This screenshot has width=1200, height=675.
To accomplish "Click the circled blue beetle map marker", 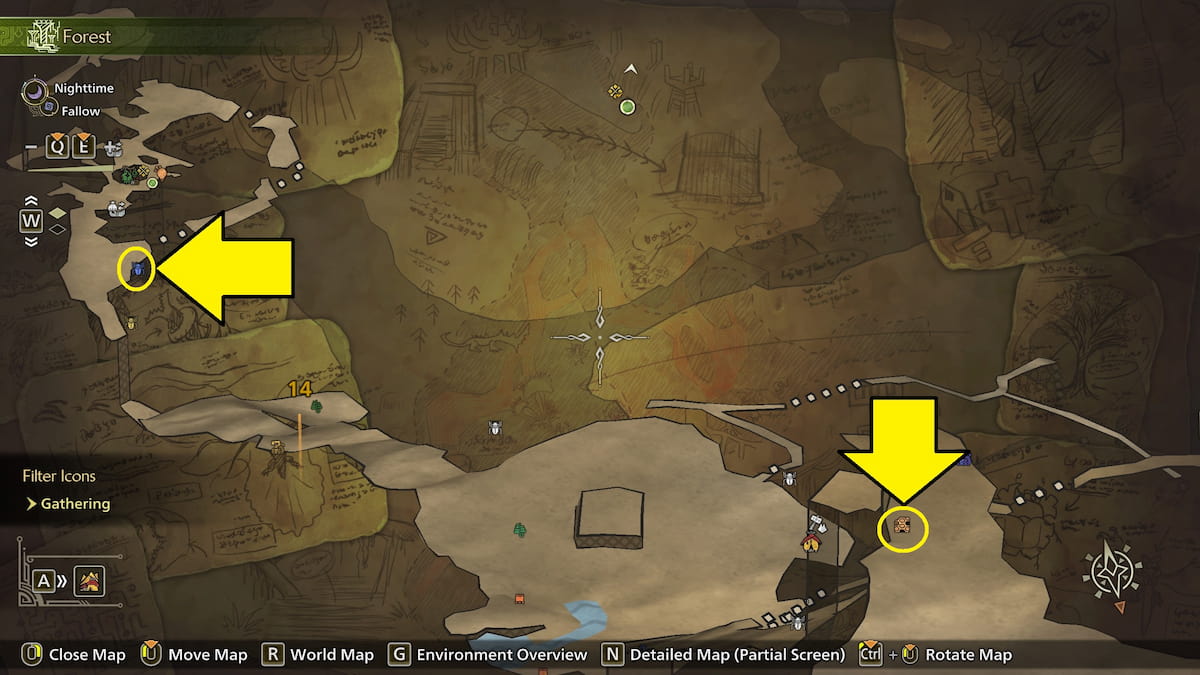I will [136, 269].
